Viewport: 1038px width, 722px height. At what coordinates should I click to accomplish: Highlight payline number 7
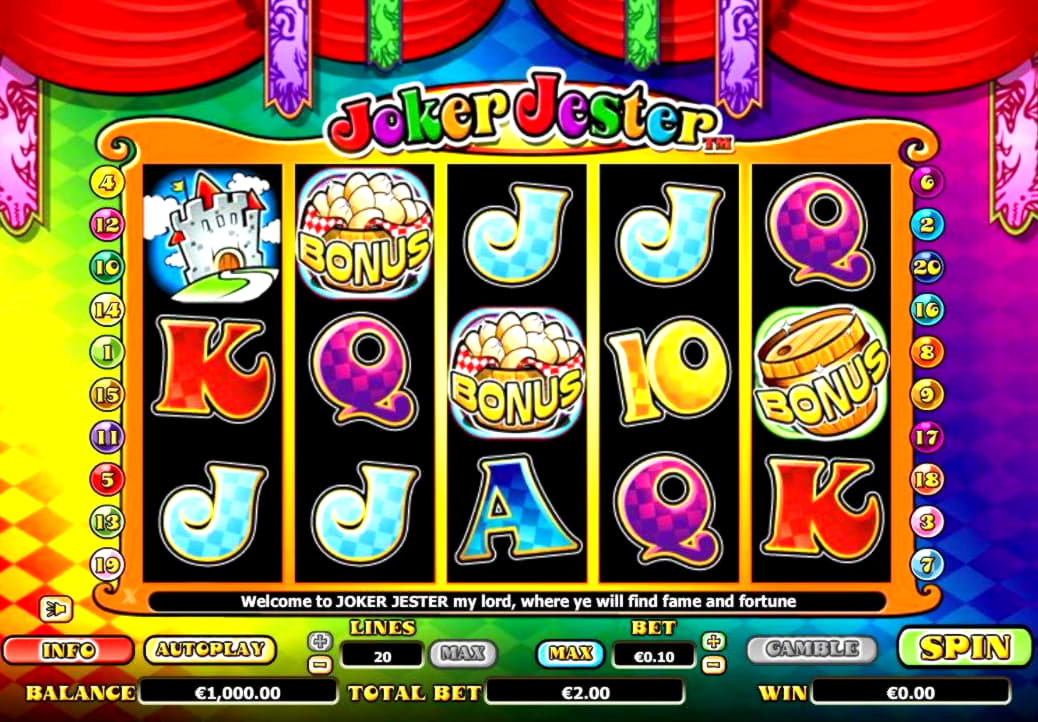(928, 564)
